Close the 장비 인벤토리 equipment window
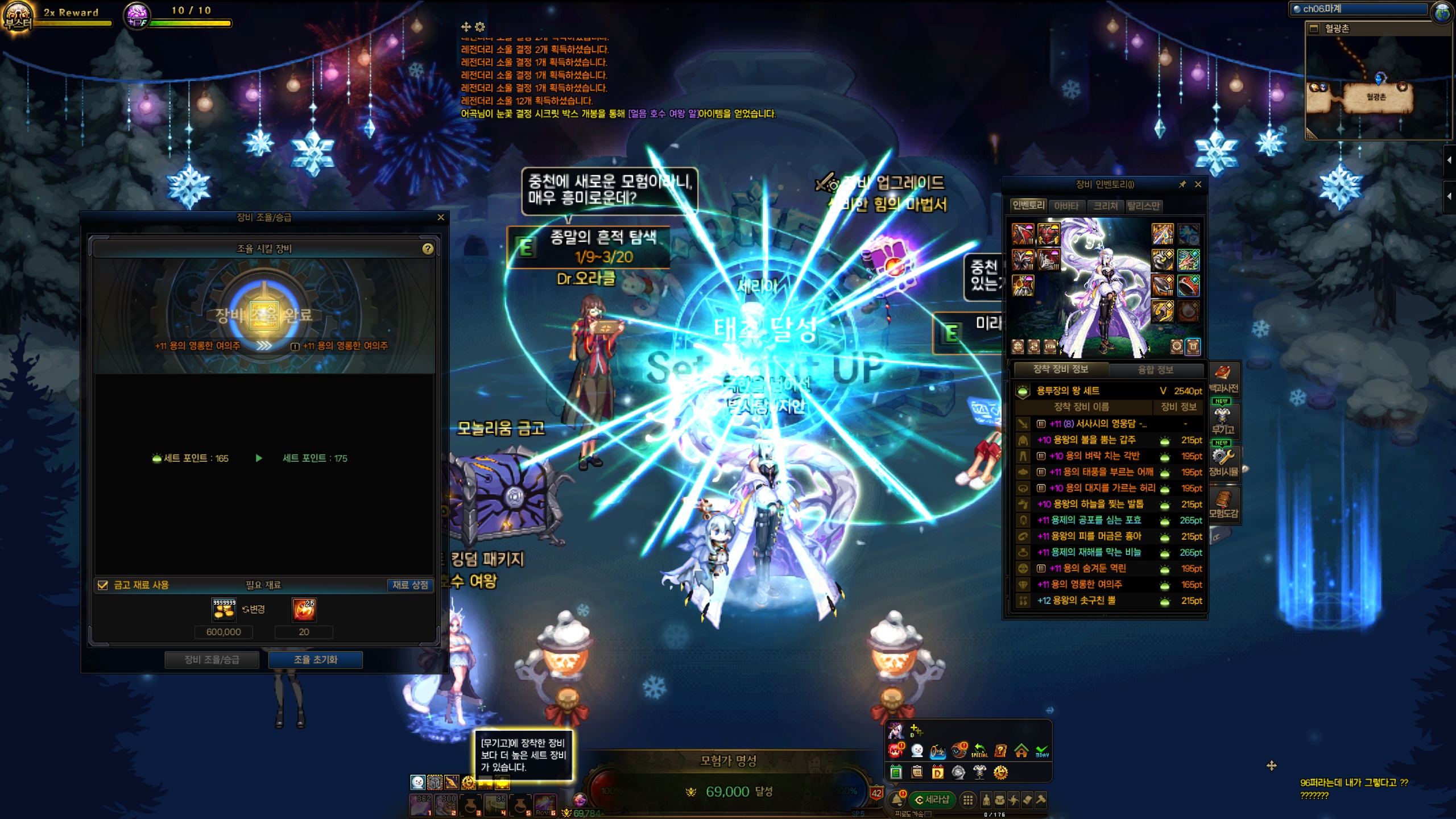1456x819 pixels. pos(1198,184)
